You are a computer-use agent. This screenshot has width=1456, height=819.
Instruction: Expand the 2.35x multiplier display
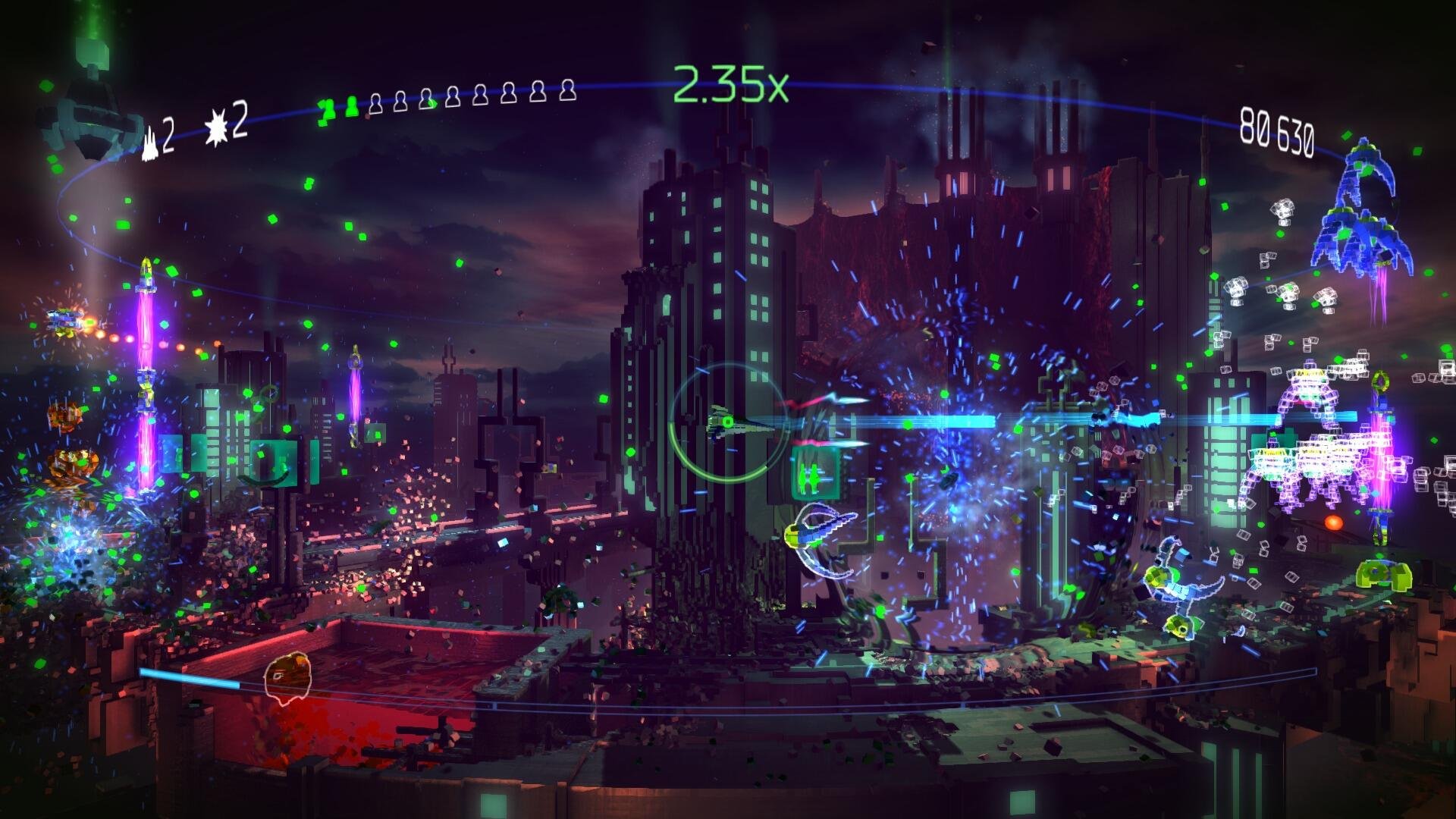pos(732,83)
